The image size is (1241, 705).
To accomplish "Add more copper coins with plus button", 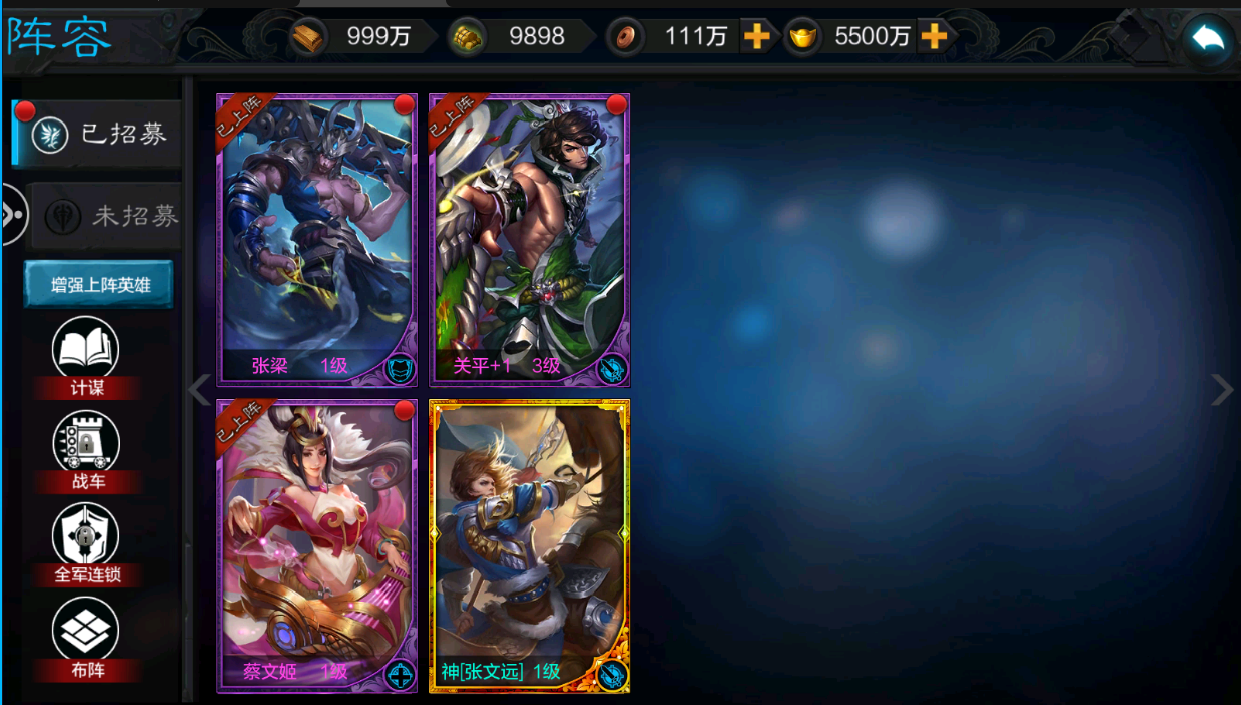I will (x=757, y=37).
